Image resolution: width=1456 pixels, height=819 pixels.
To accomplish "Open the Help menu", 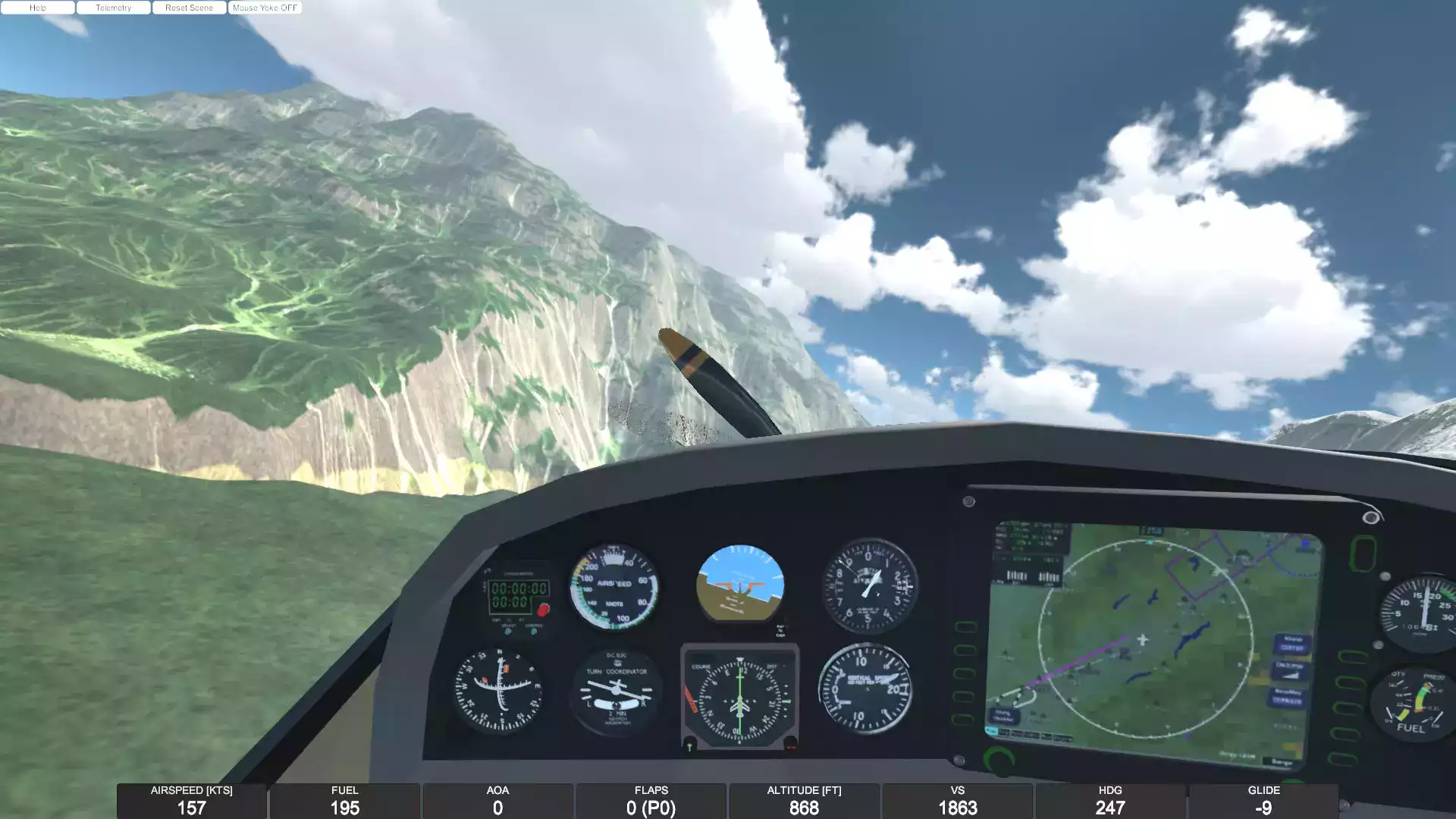I will click(38, 8).
